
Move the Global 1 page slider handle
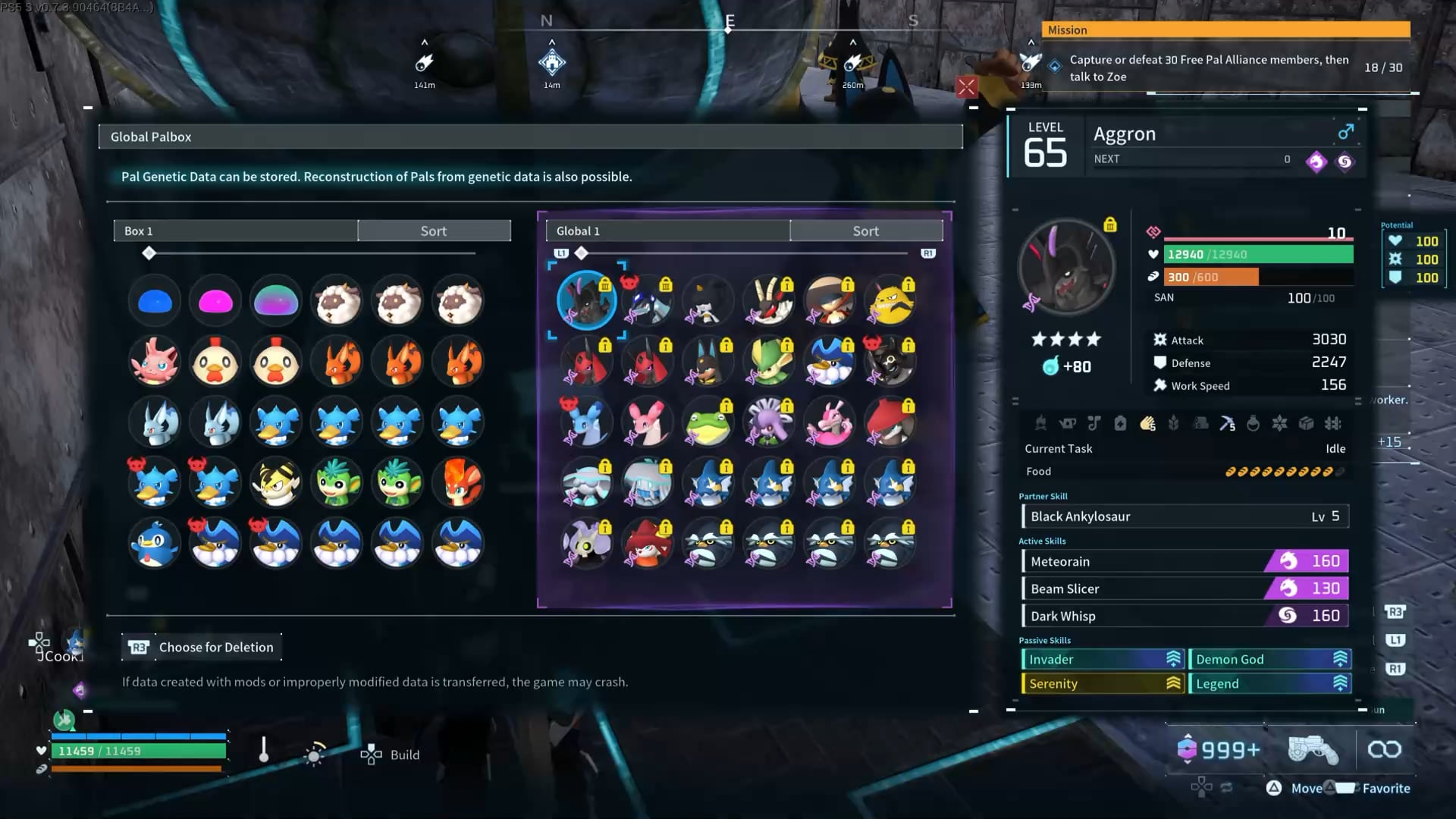tap(582, 253)
